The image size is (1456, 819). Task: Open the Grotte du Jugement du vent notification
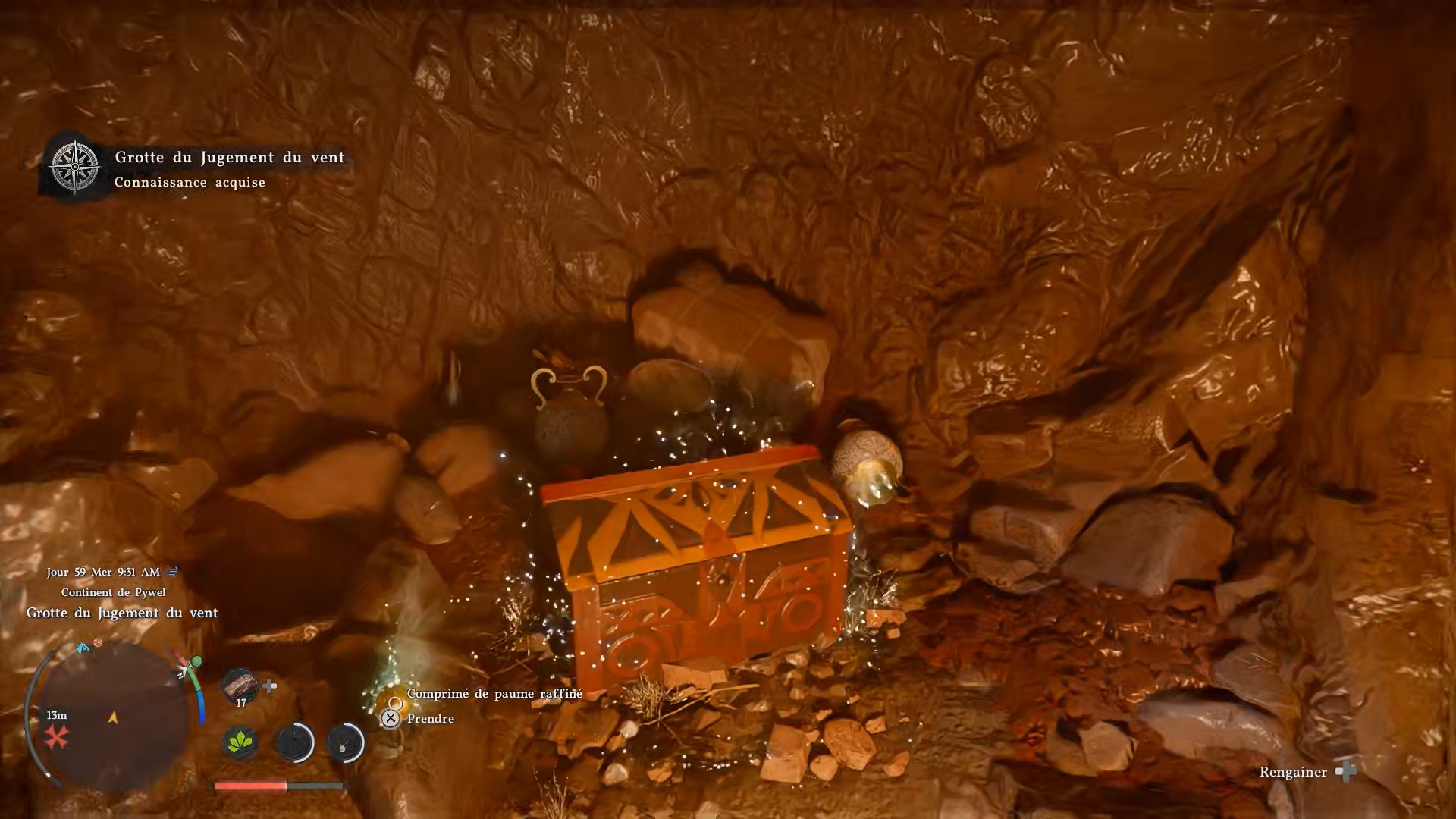229,158
